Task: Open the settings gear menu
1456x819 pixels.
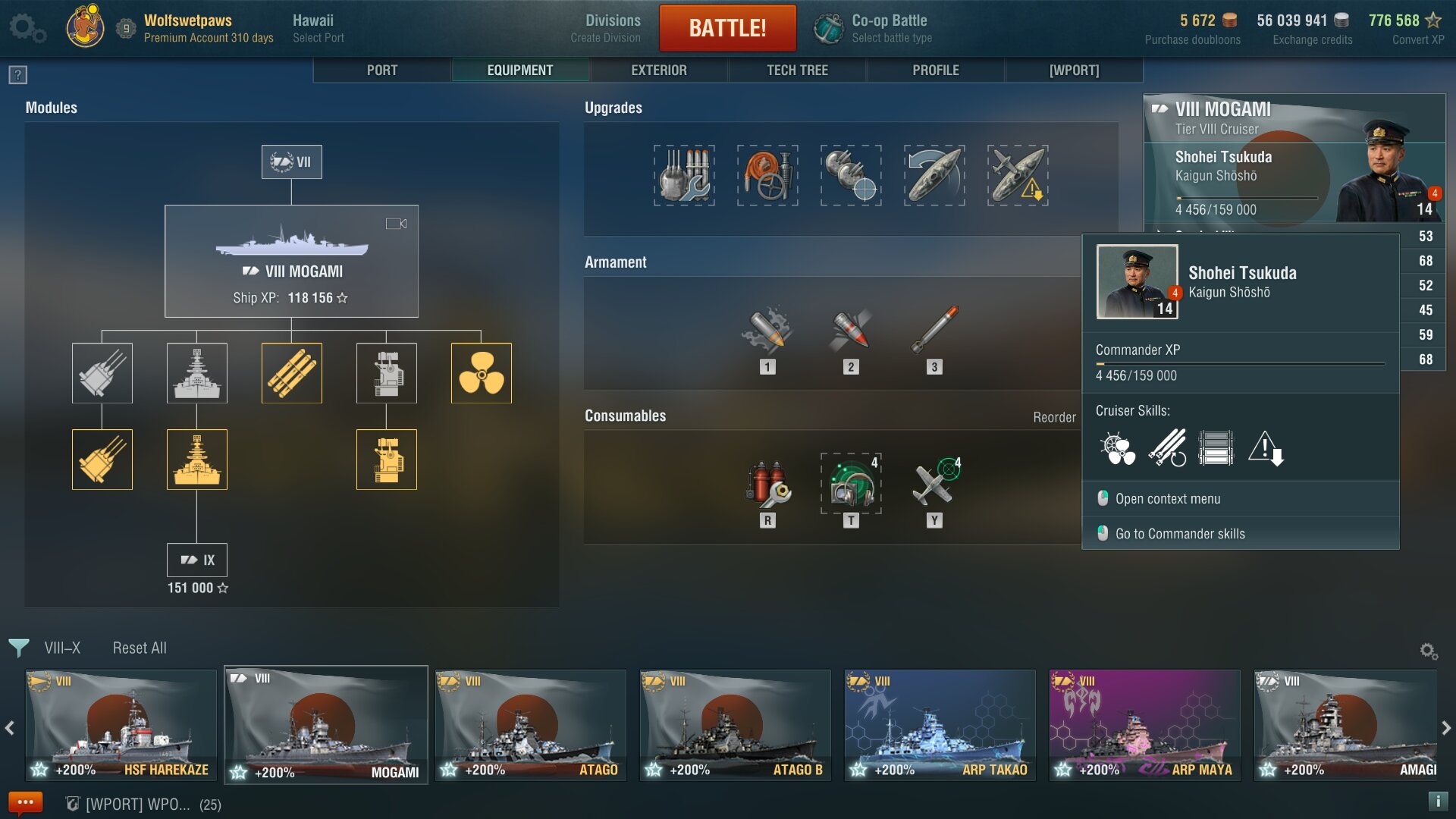Action: pos(27,28)
